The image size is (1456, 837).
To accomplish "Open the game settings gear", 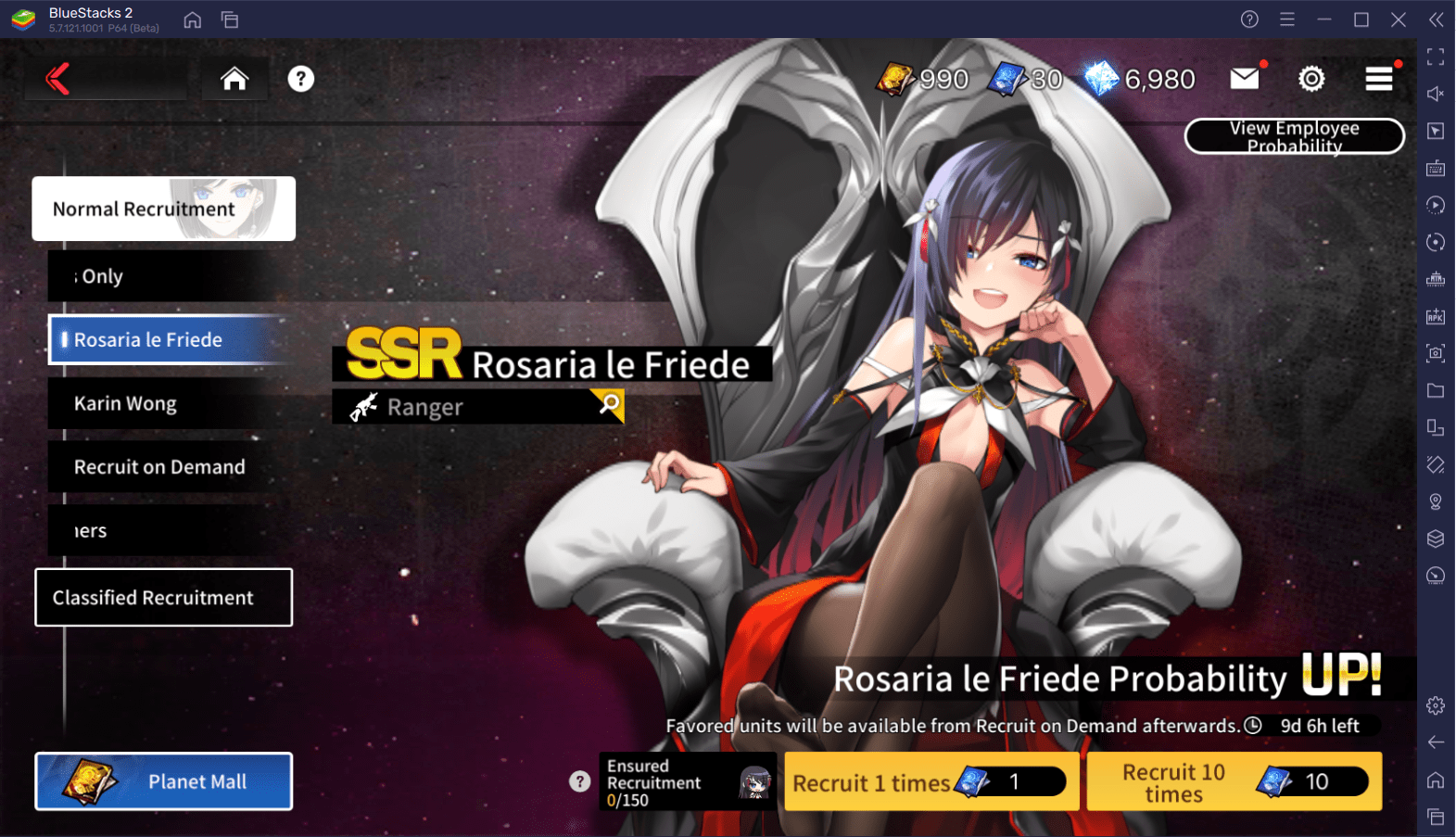I will coord(1311,79).
